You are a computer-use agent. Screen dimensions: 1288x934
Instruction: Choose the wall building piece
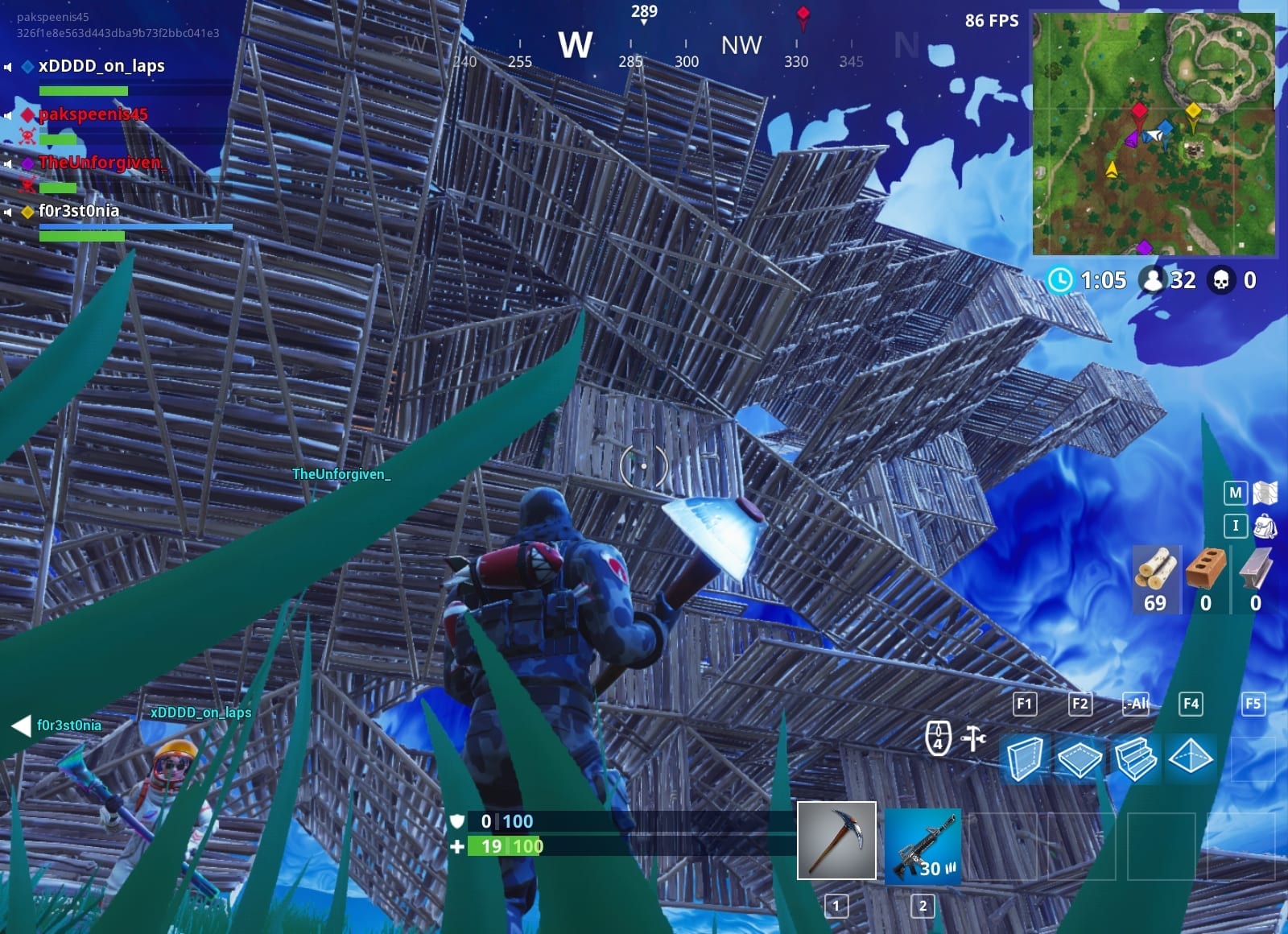click(1025, 758)
